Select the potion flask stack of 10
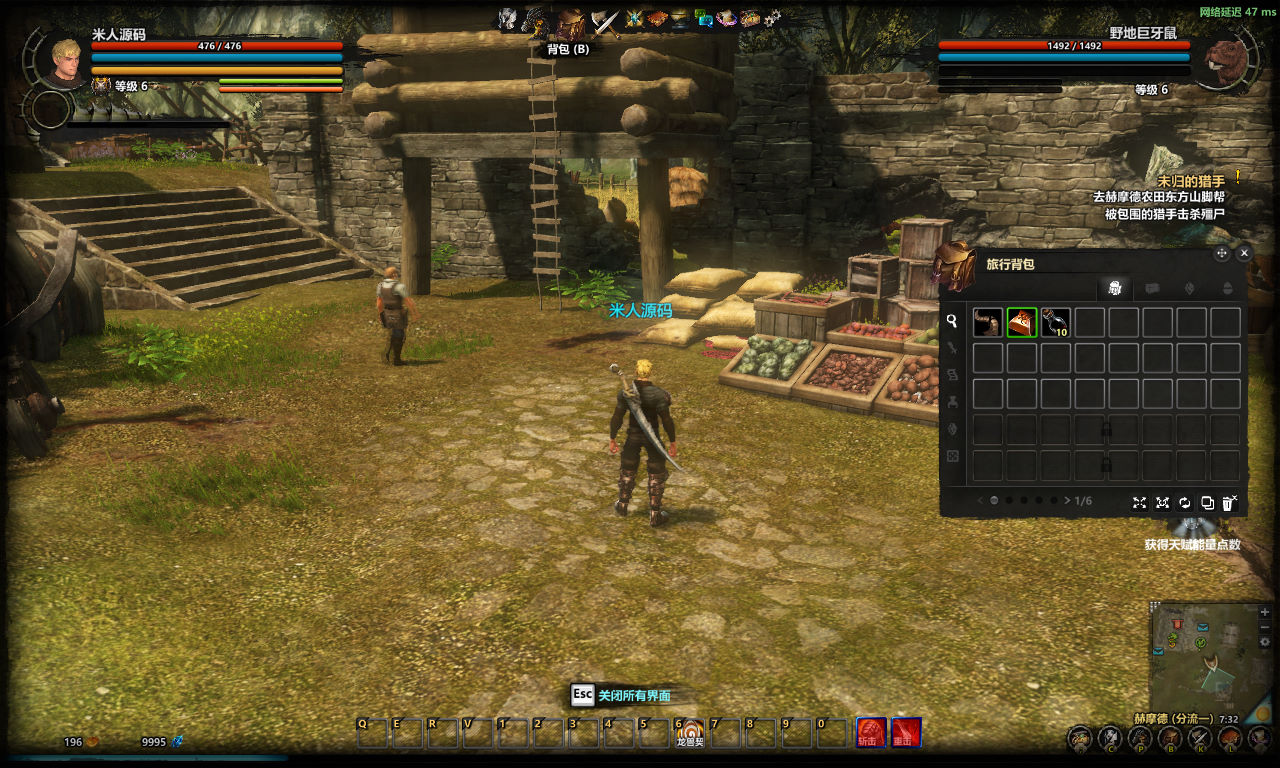Viewport: 1280px width, 768px height. [1056, 322]
